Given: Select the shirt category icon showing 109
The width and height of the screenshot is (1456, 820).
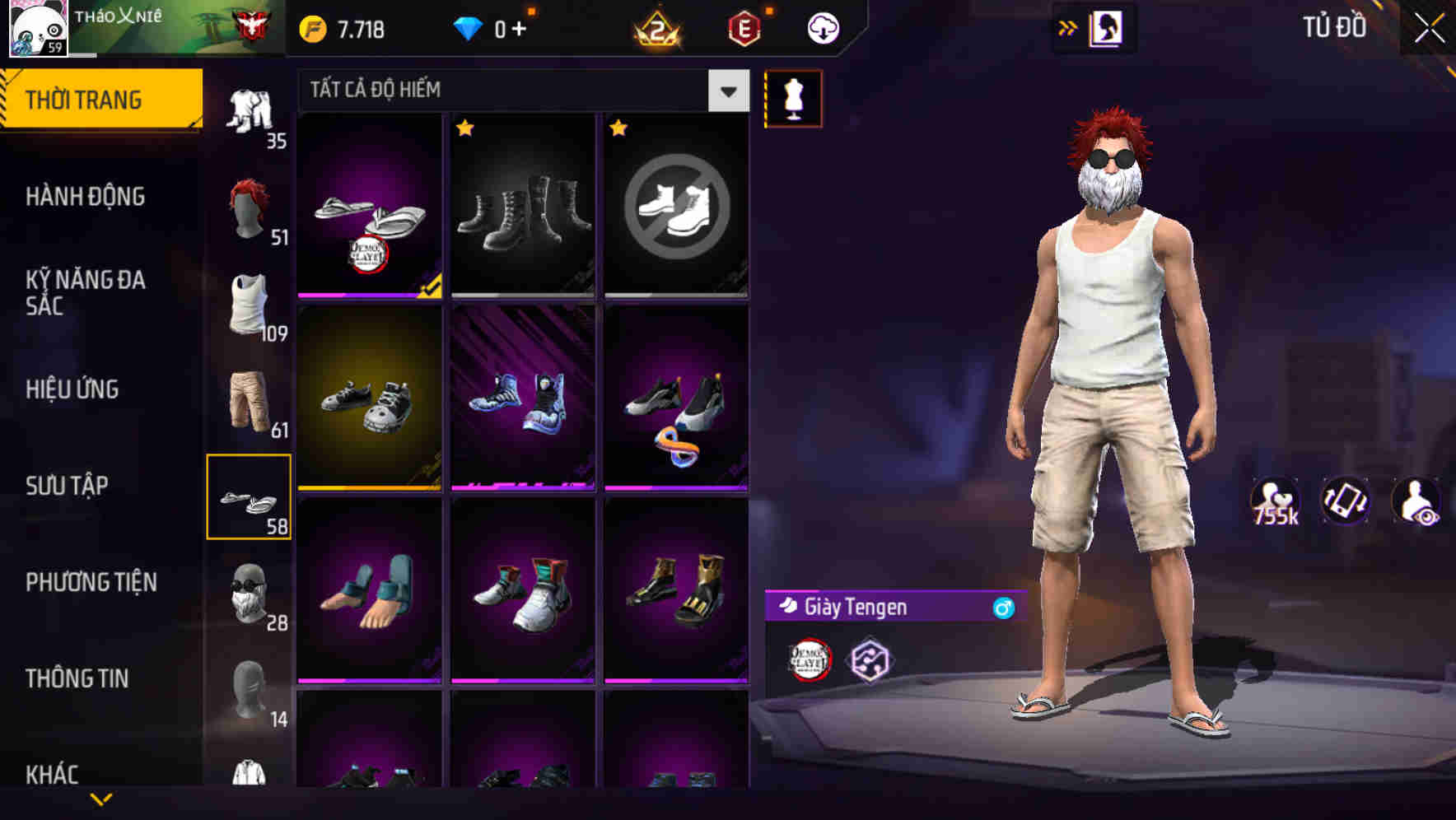Looking at the screenshot, I should tap(249, 305).
